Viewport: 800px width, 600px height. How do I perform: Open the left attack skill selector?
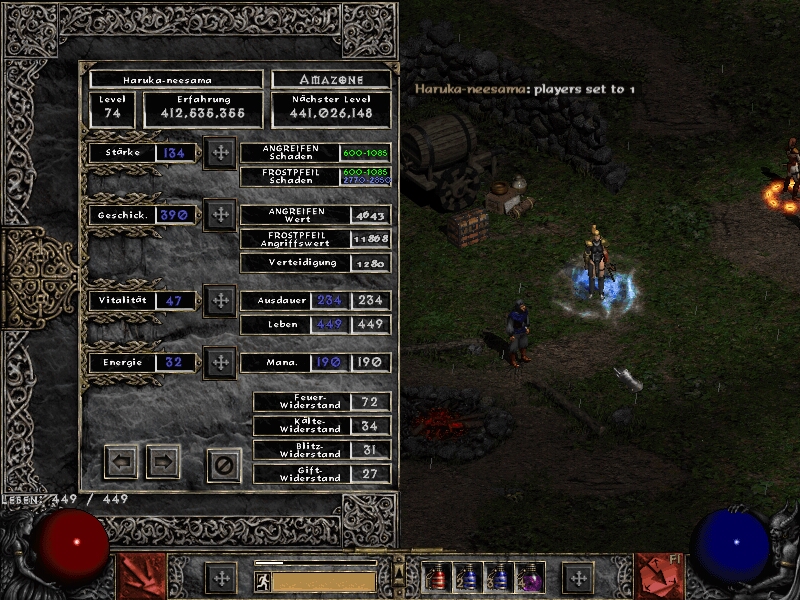[x=141, y=577]
